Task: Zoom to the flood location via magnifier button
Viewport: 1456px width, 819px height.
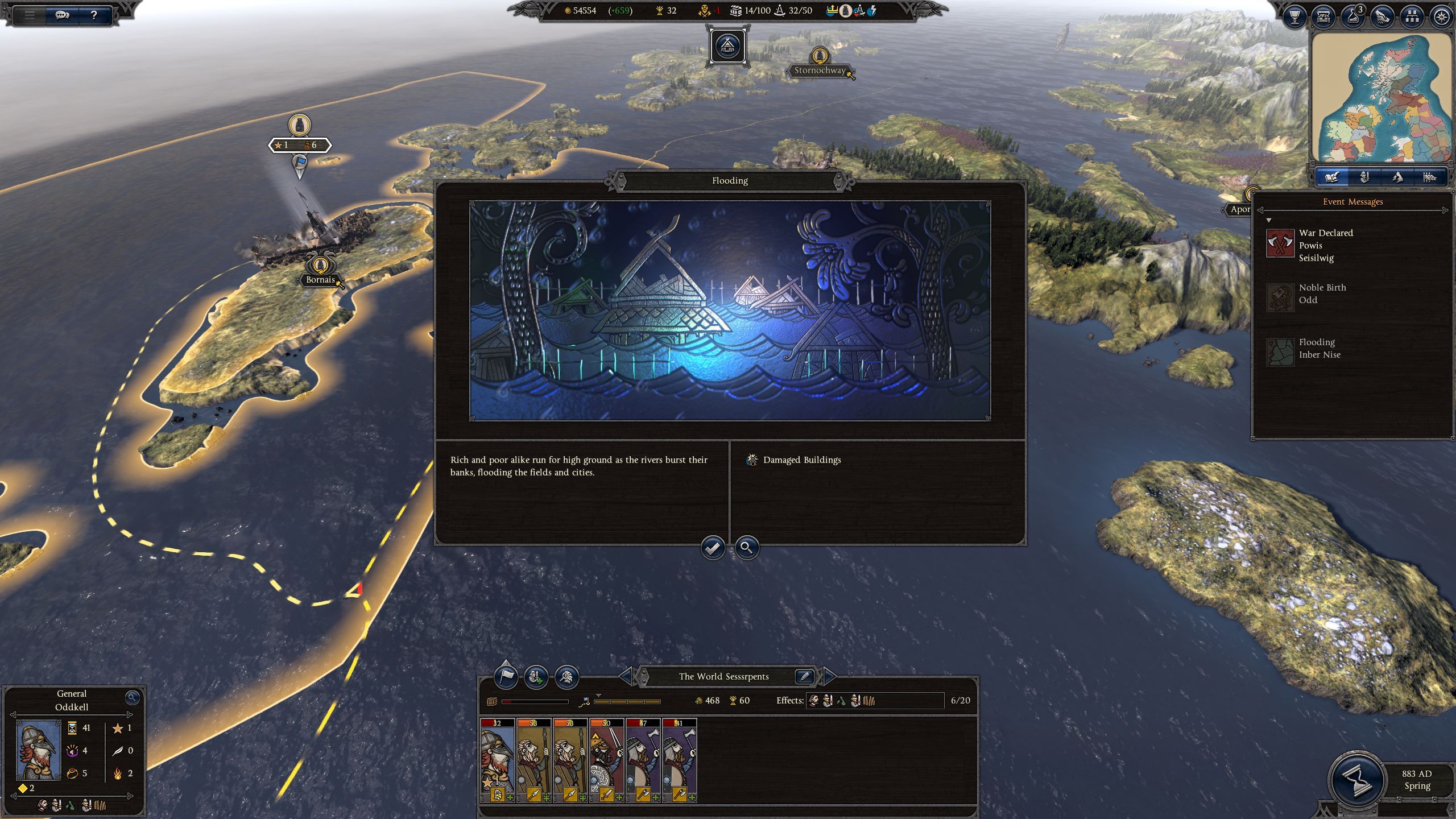Action: coord(746,548)
